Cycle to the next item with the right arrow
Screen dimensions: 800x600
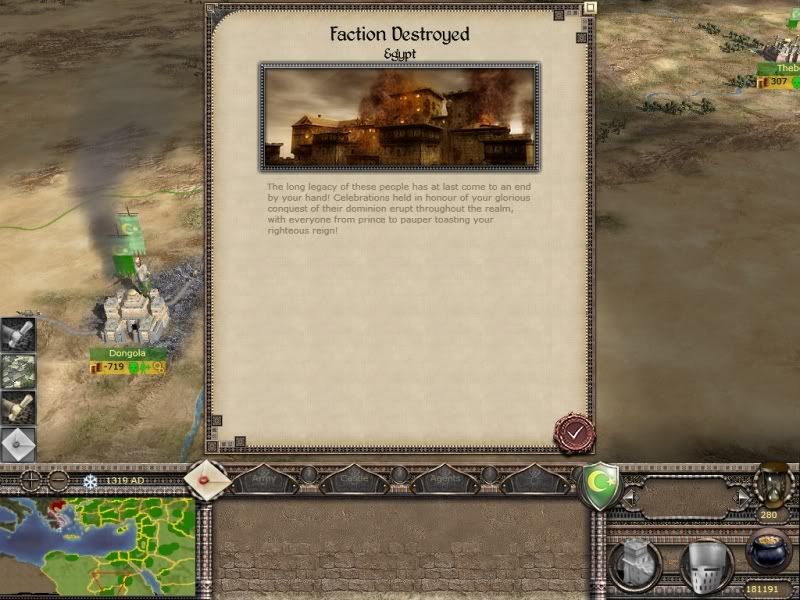pos(742,495)
